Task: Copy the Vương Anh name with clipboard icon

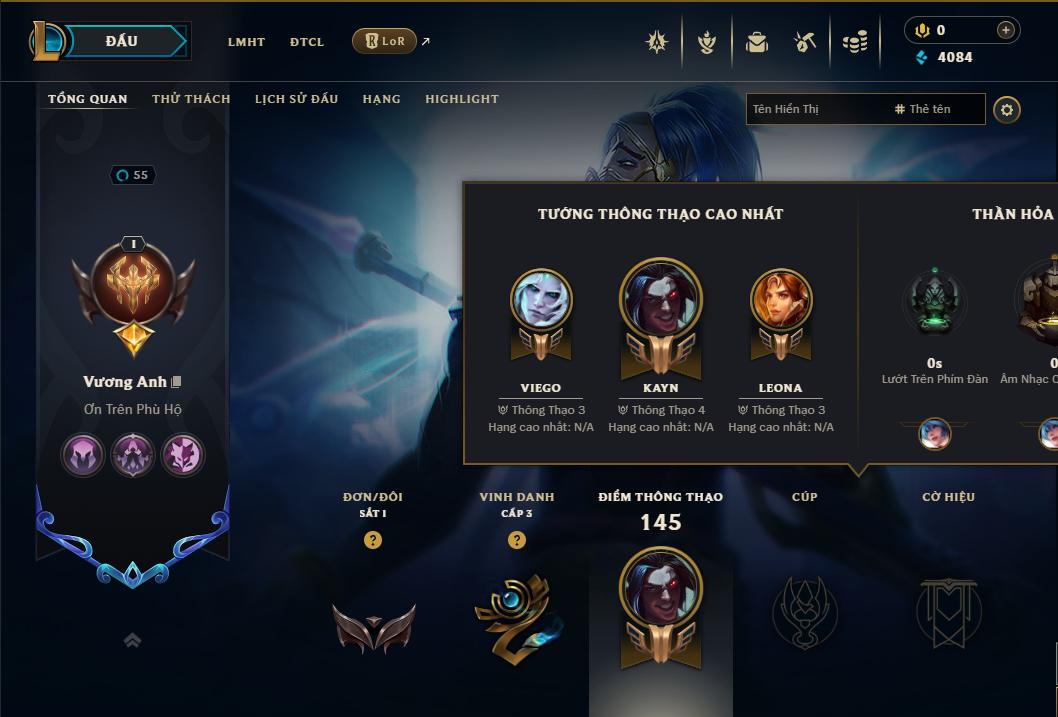Action: (x=176, y=382)
